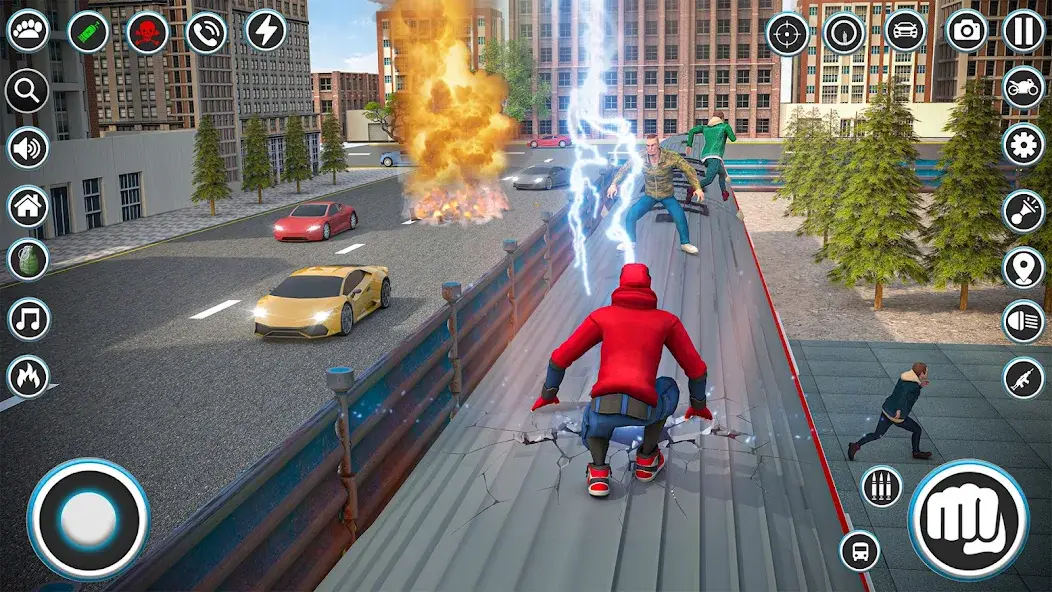Open the phone call button
The width and height of the screenshot is (1052, 592).
[206, 31]
